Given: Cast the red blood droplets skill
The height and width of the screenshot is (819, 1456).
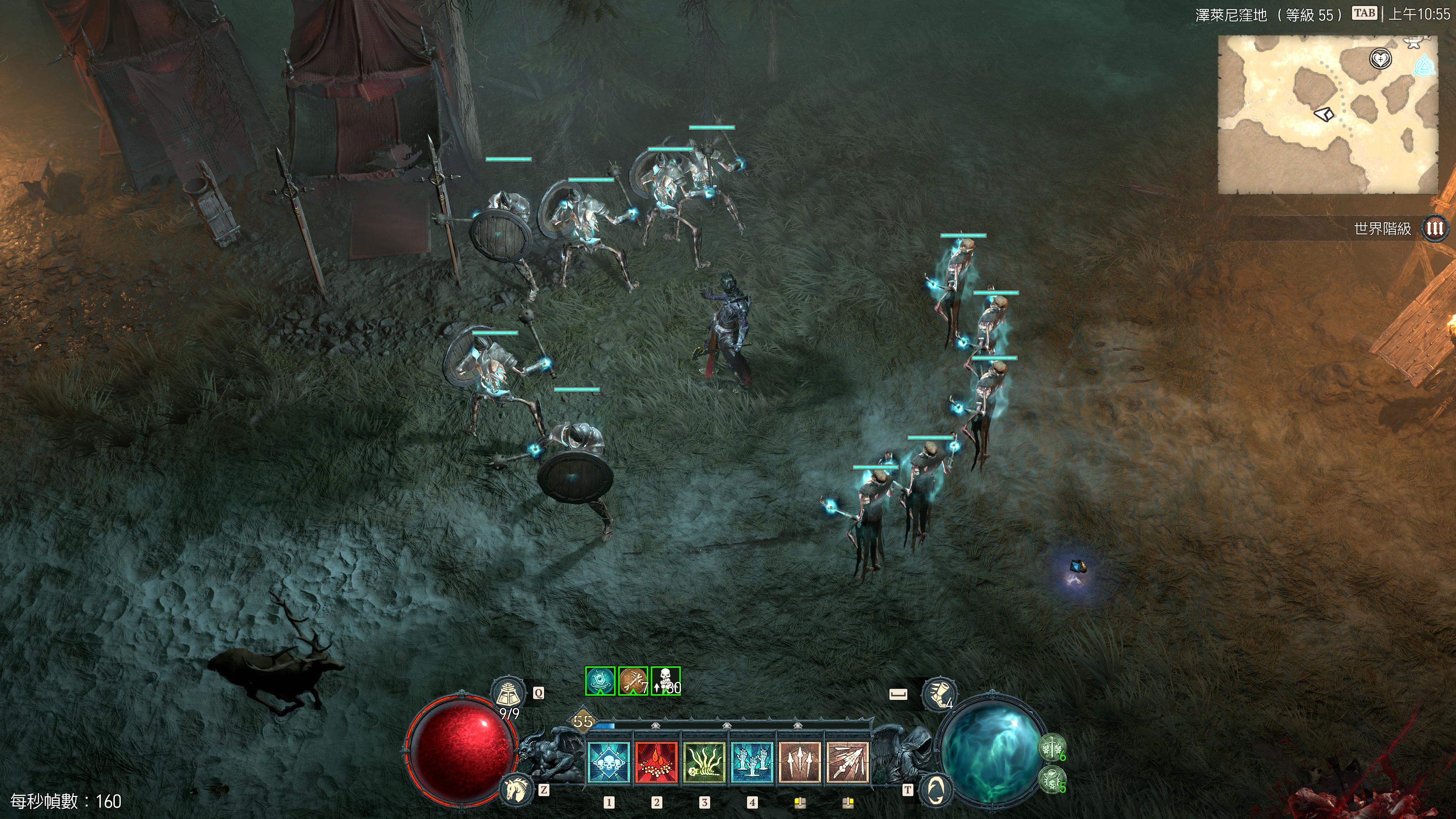Looking at the screenshot, I should (x=656, y=763).
